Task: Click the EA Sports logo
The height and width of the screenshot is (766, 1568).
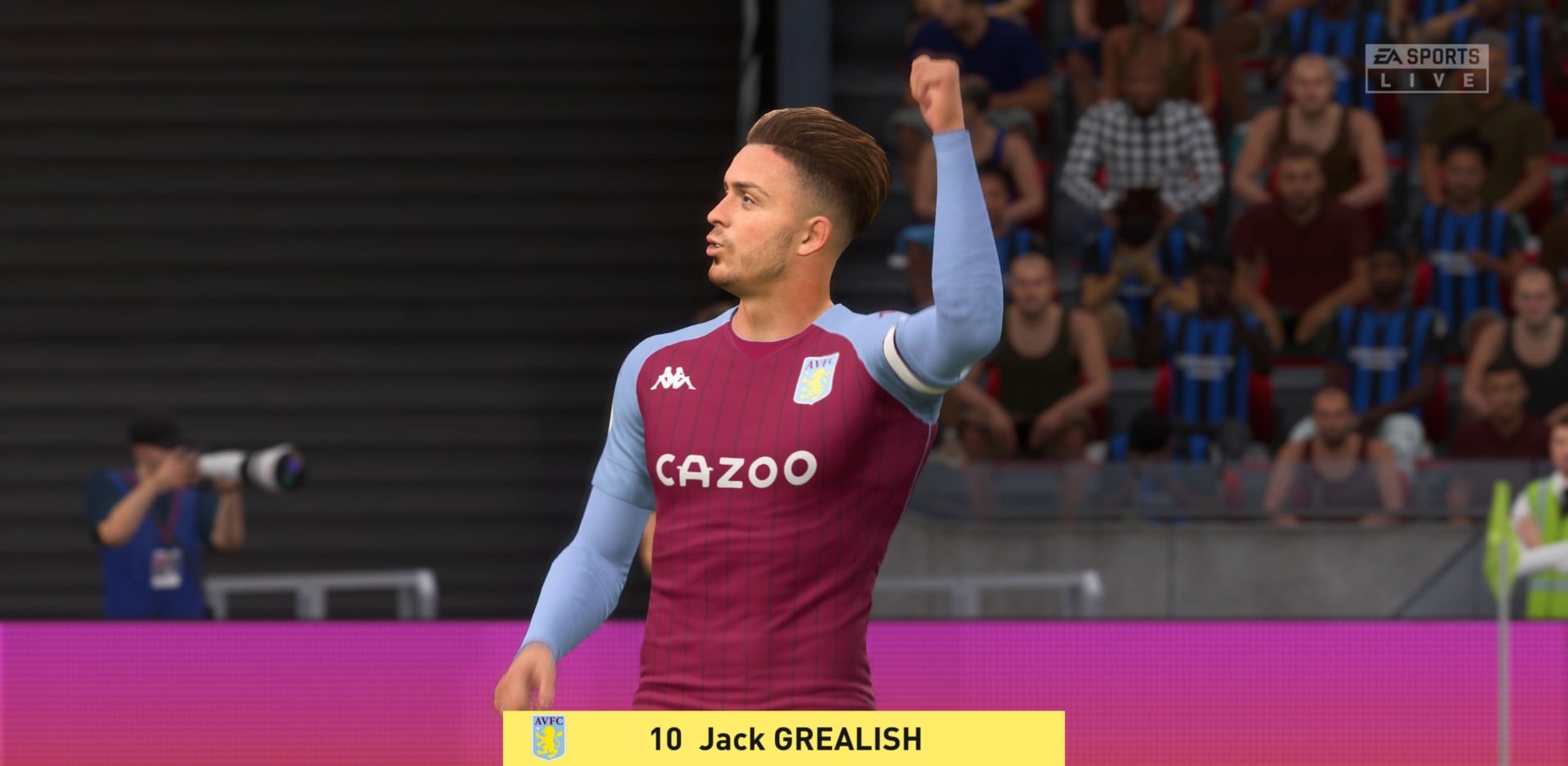Action: 1428,56
